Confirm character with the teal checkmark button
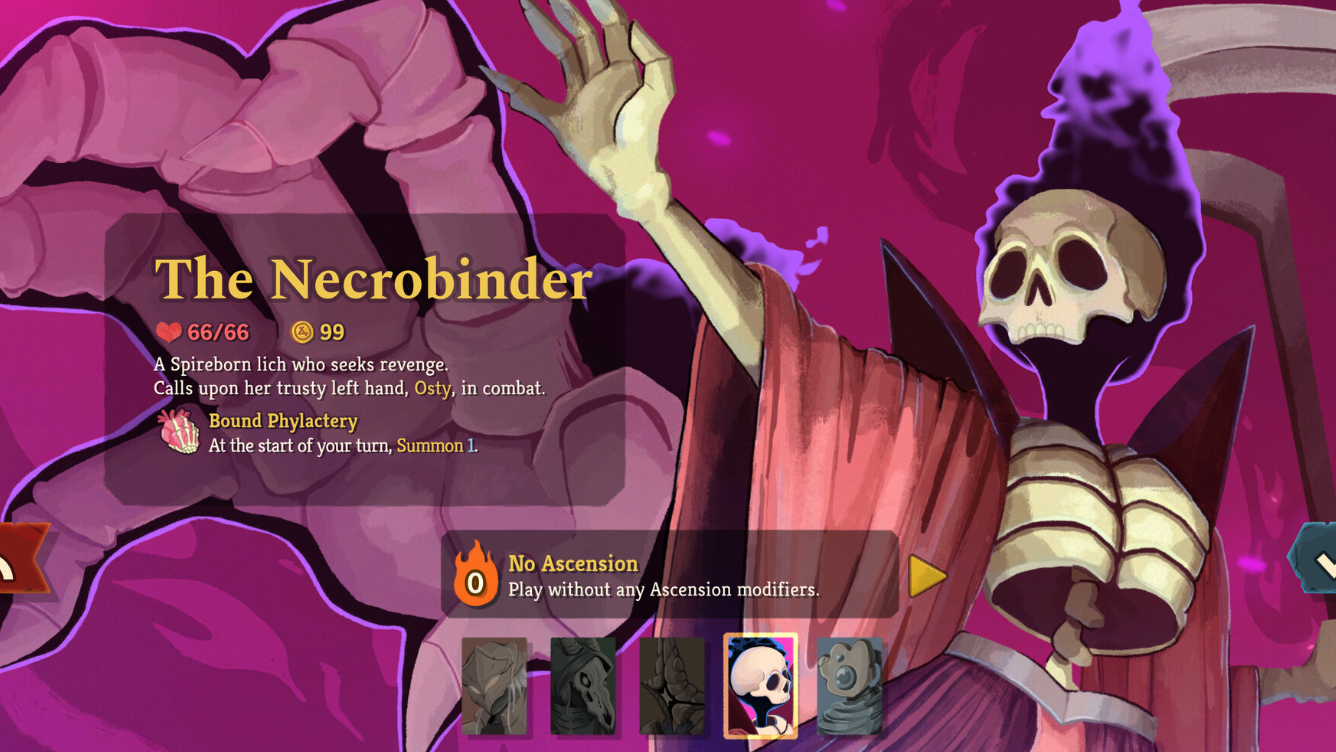Image resolution: width=1336 pixels, height=752 pixels. (x=1318, y=565)
